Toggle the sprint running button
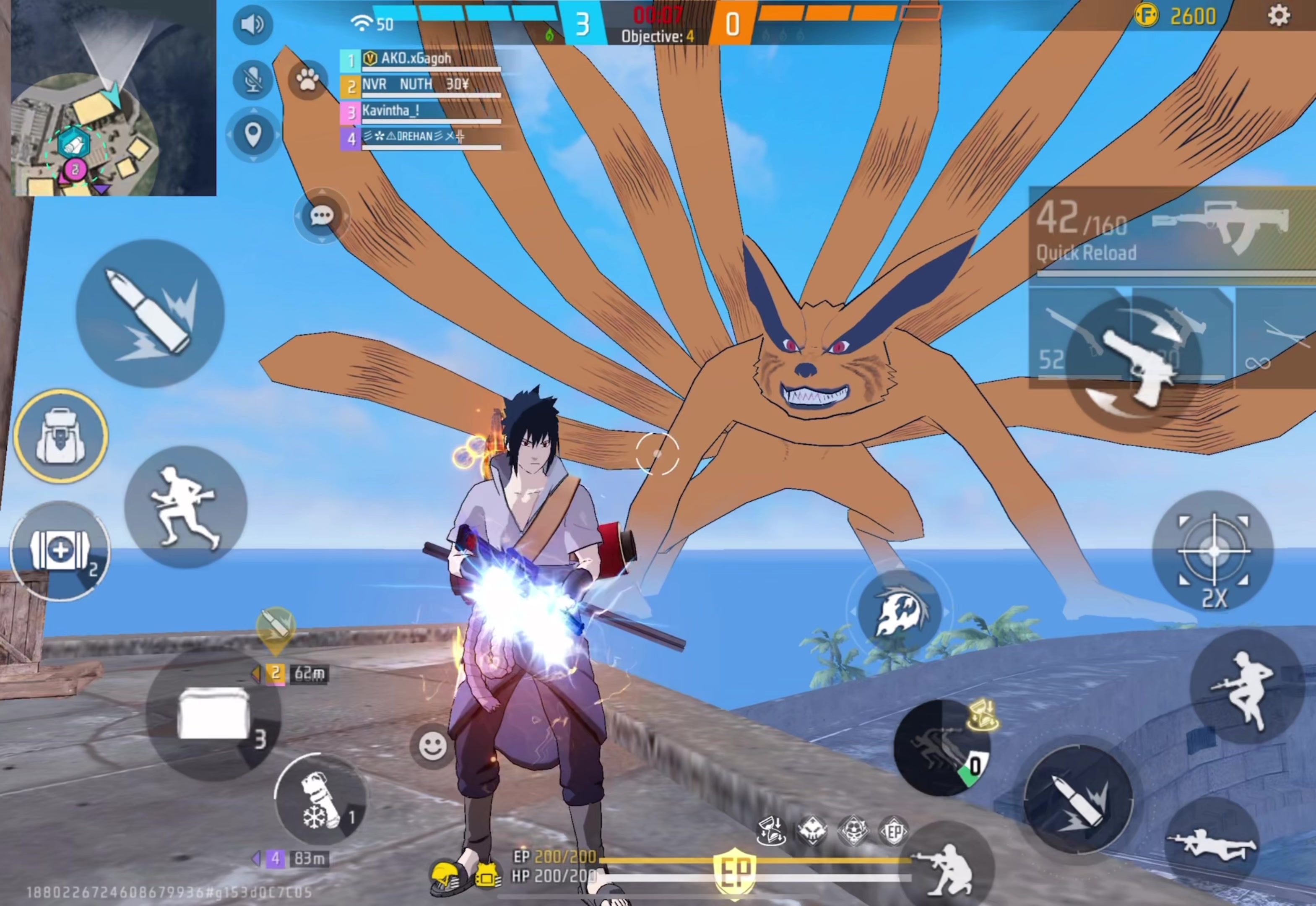 coord(185,507)
